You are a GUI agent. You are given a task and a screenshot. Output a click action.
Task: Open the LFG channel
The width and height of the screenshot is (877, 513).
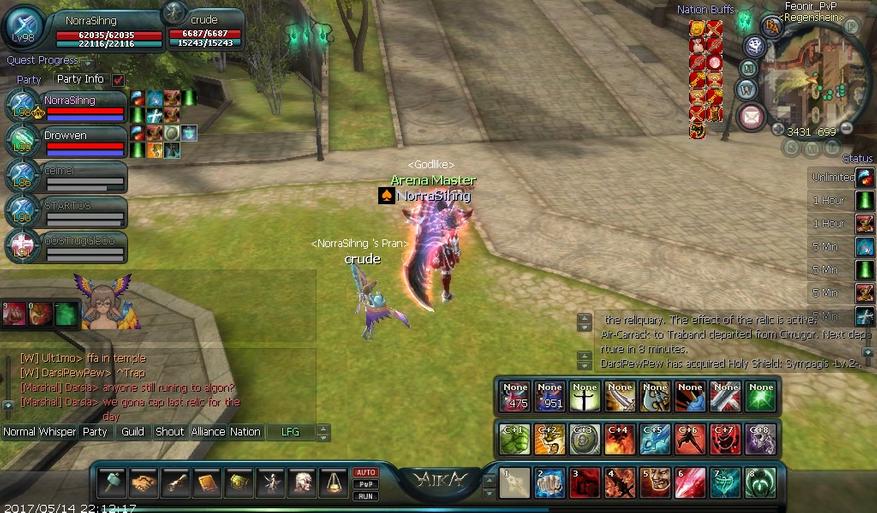[290, 432]
